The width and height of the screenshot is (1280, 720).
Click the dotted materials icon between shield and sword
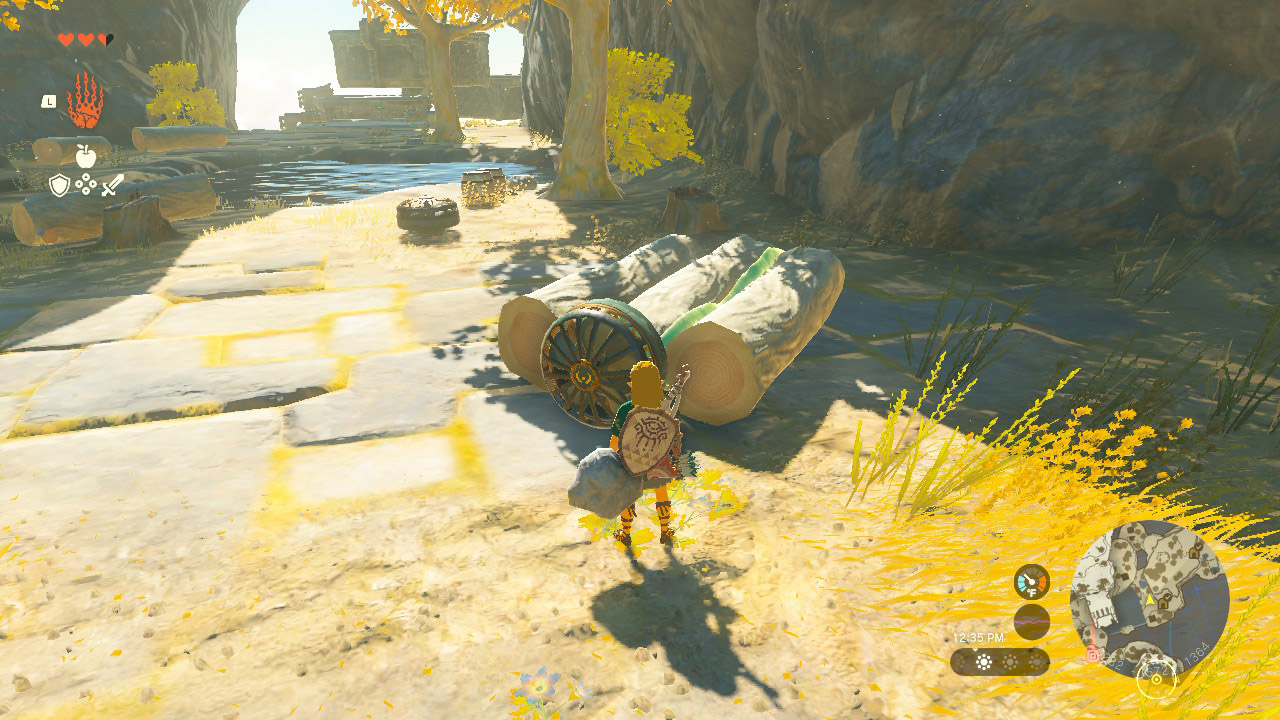[x=85, y=184]
